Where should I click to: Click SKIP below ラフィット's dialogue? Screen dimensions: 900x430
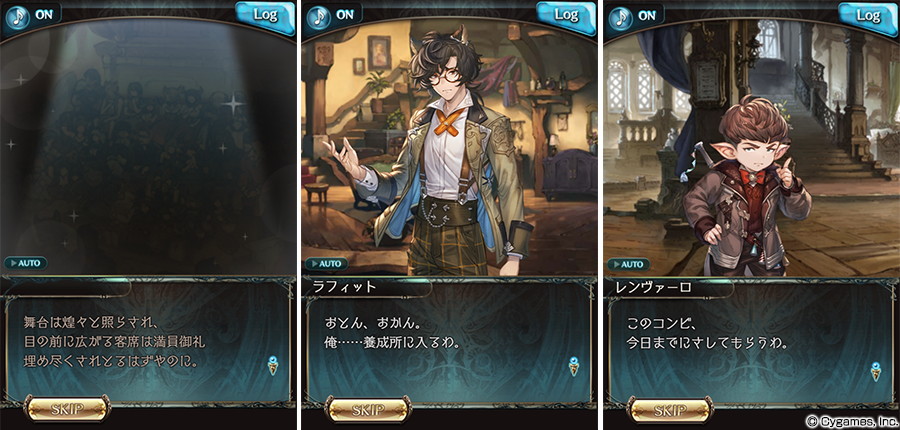pyautogui.click(x=368, y=409)
